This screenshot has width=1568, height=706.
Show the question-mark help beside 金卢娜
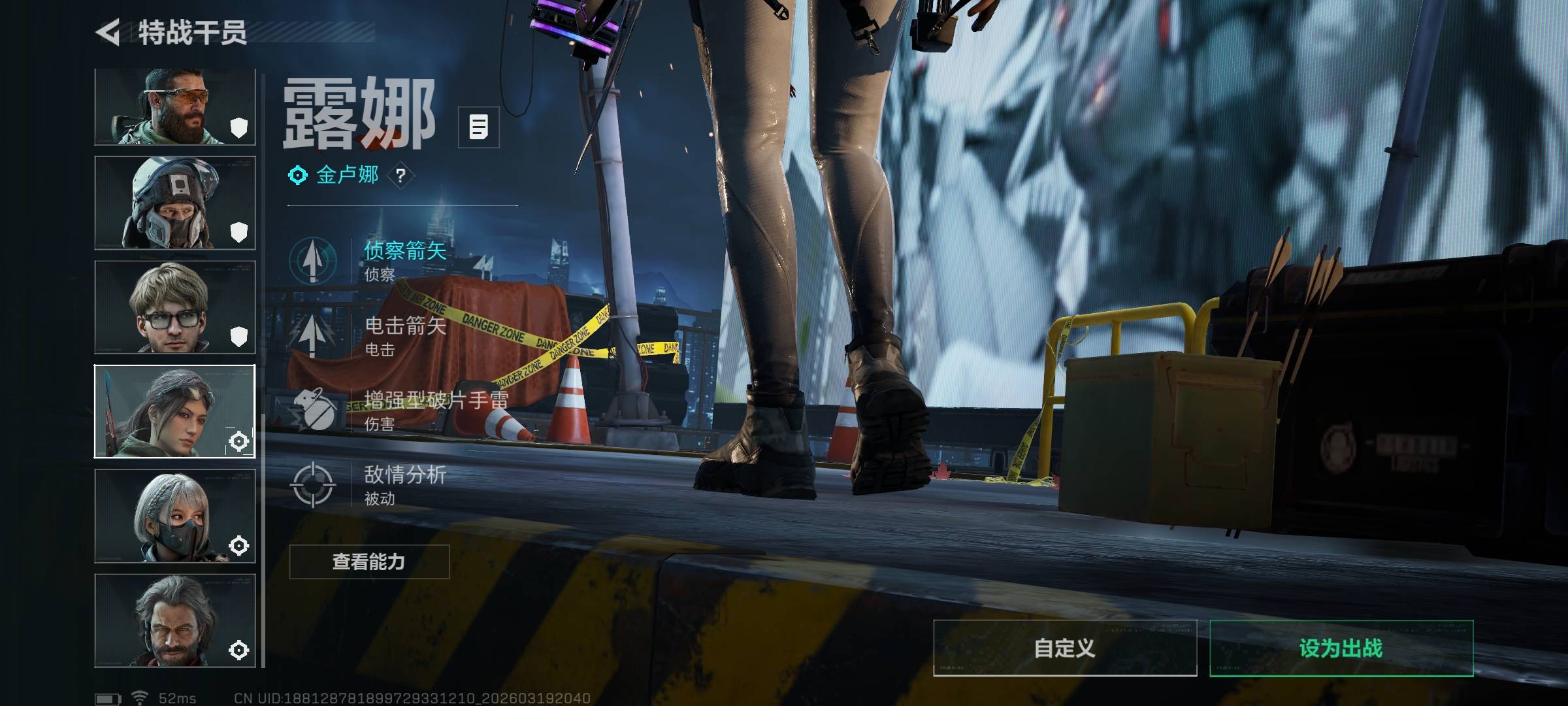tap(400, 175)
